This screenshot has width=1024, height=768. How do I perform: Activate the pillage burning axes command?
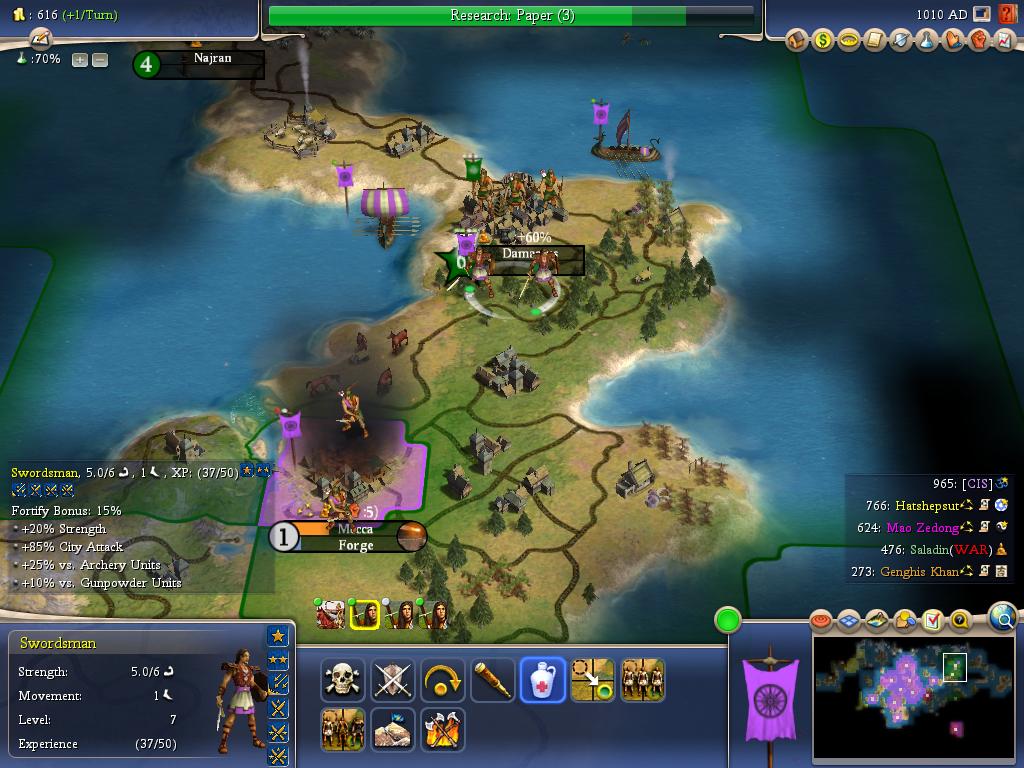click(442, 730)
